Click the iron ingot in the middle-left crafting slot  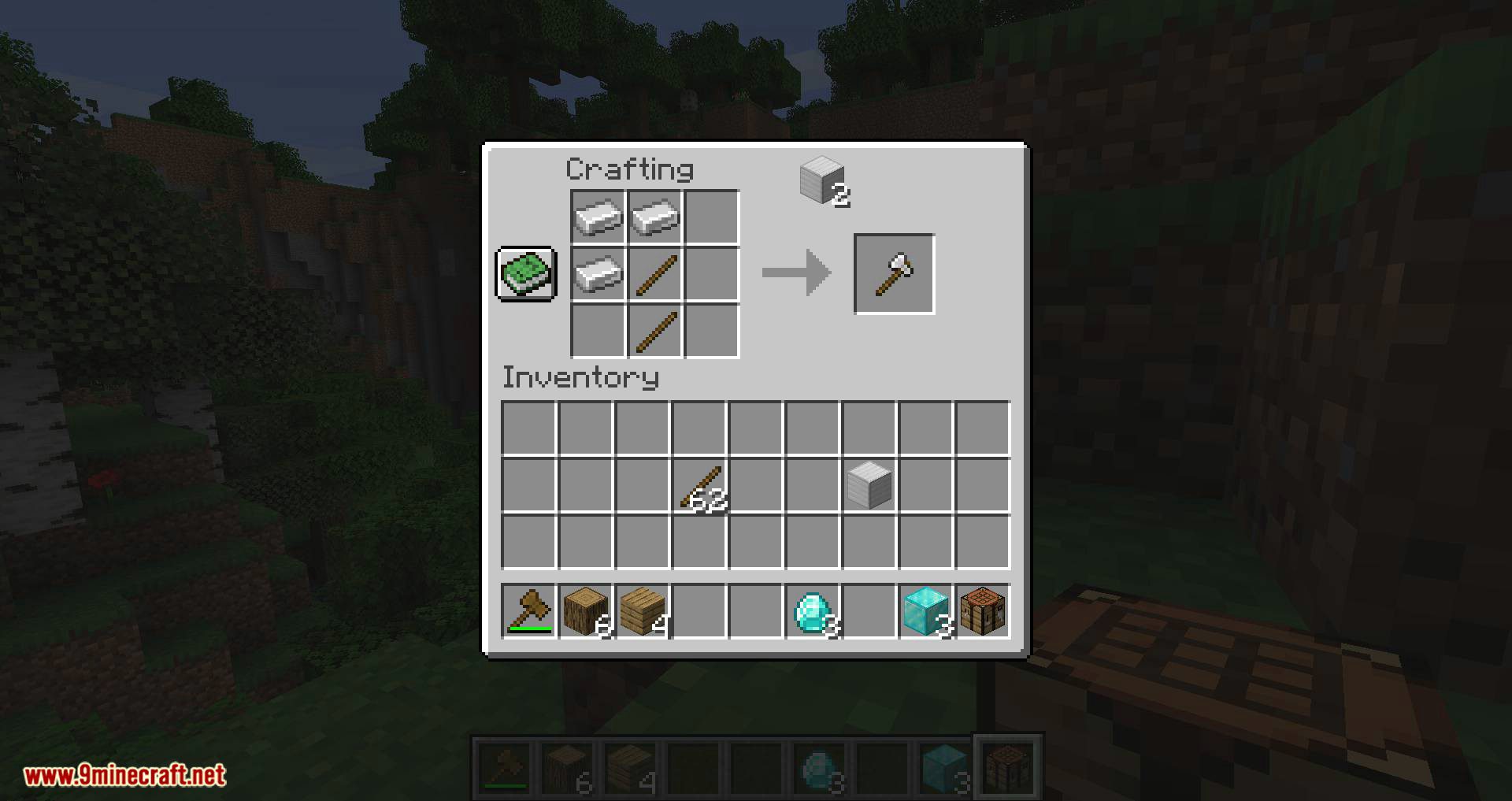coord(598,274)
